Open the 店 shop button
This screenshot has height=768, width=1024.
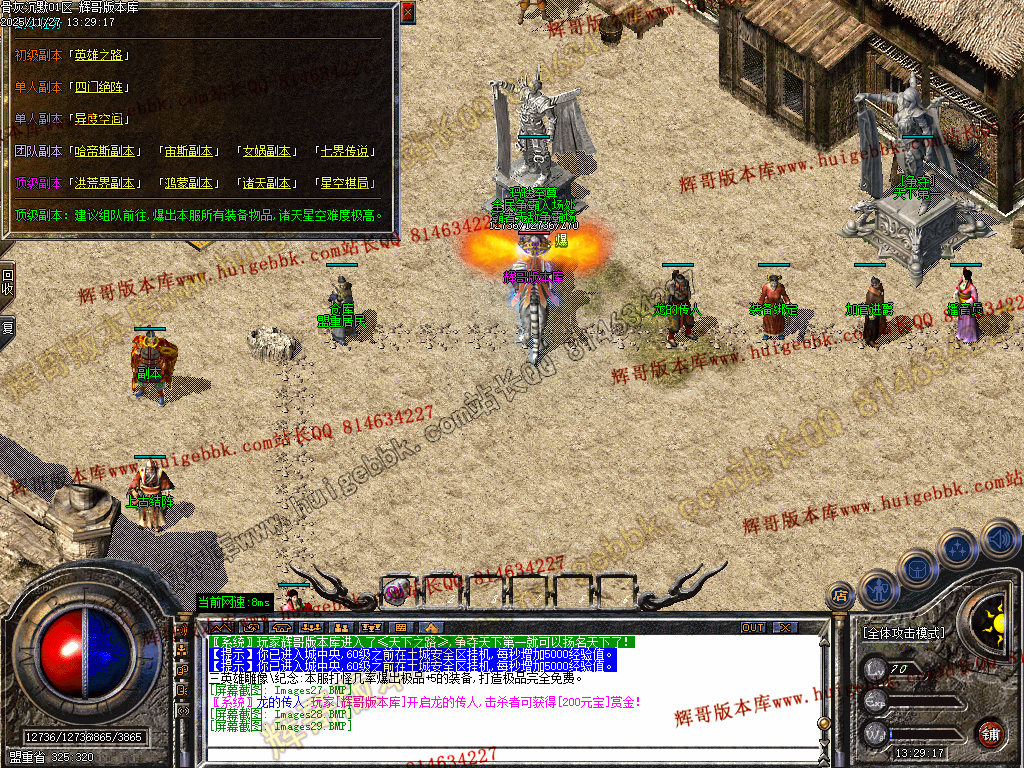tap(840, 597)
